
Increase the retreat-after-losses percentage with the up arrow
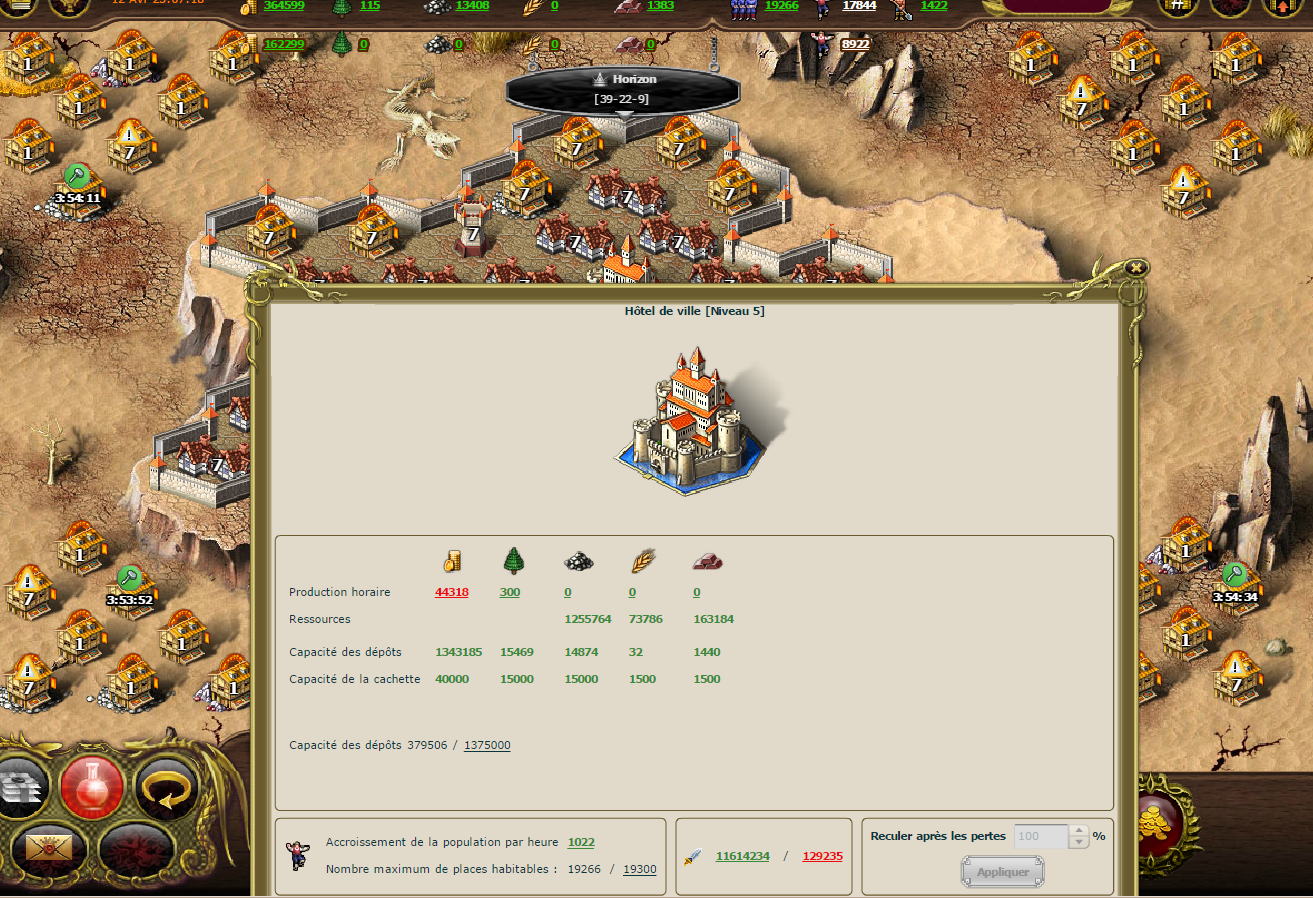[x=1077, y=831]
